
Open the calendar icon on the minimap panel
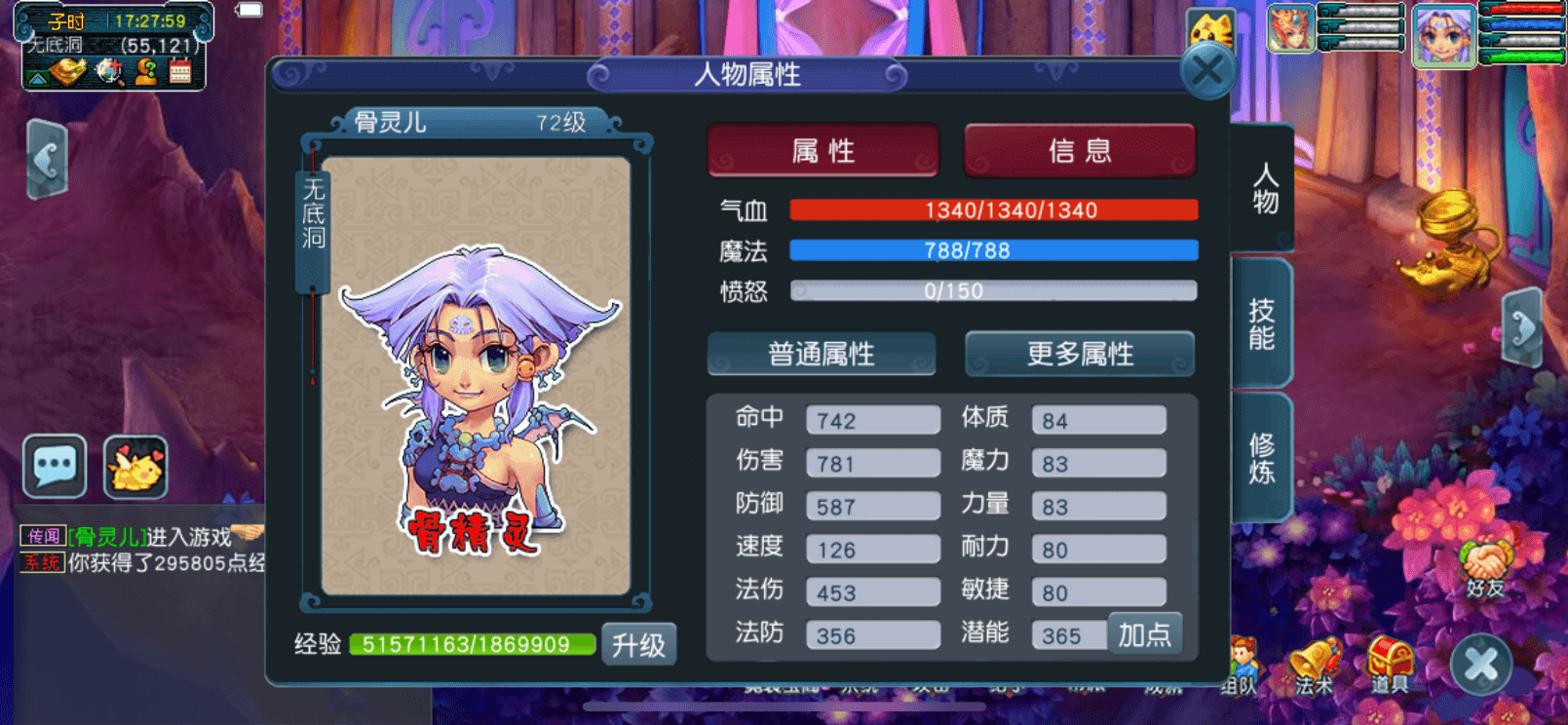coord(180,71)
